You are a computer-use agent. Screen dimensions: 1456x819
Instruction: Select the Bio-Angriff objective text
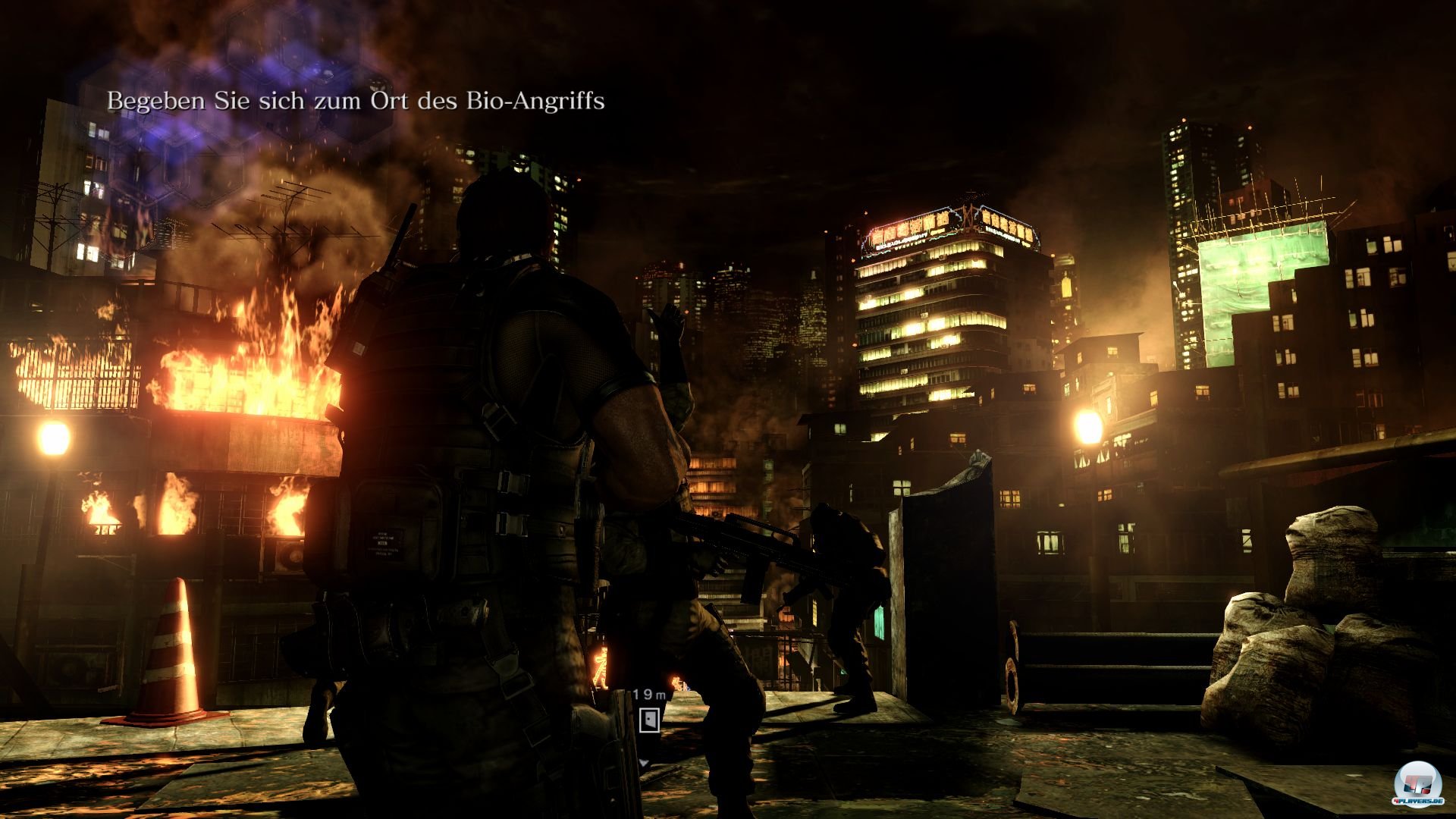click(356, 101)
